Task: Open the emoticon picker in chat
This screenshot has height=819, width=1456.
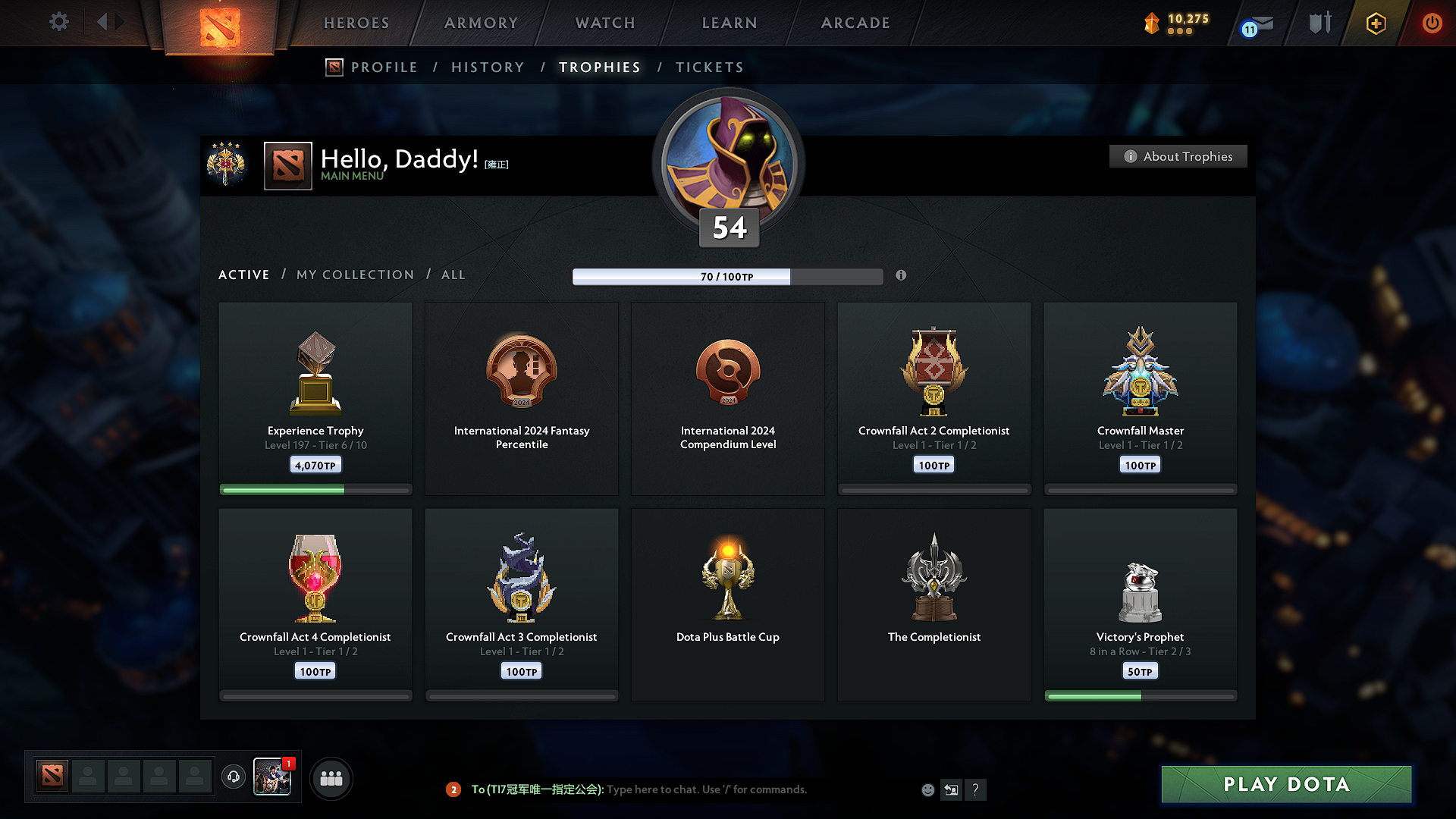Action: pyautogui.click(x=927, y=789)
